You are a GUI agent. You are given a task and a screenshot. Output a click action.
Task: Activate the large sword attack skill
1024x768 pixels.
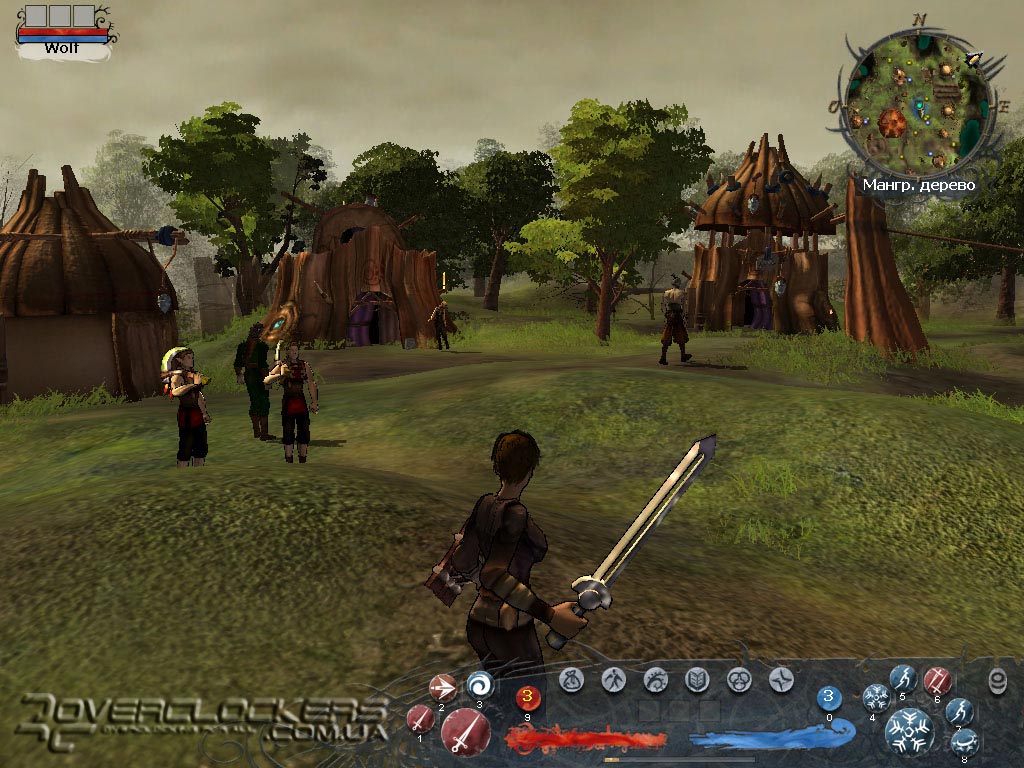pyautogui.click(x=465, y=732)
